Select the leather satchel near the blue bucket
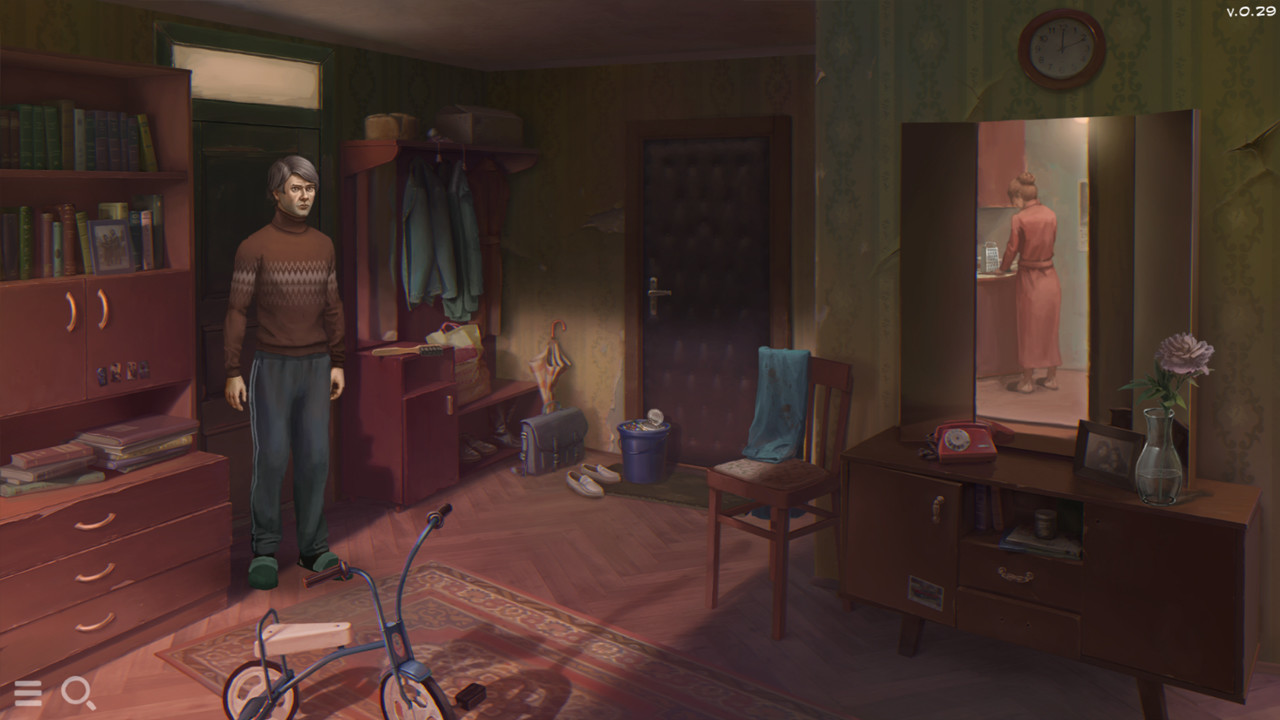1280x720 pixels. 551,438
